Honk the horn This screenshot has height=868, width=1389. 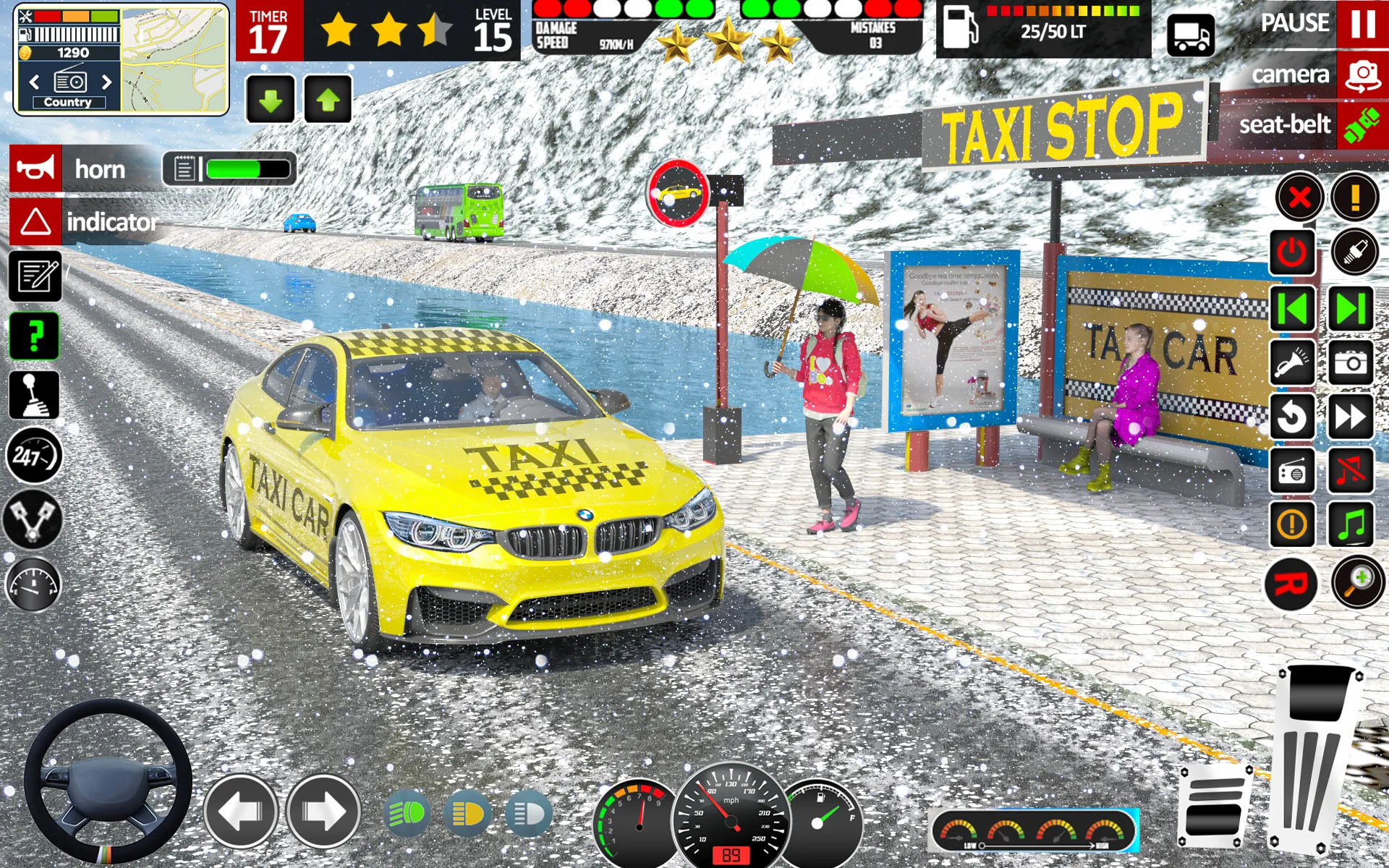tap(35, 169)
